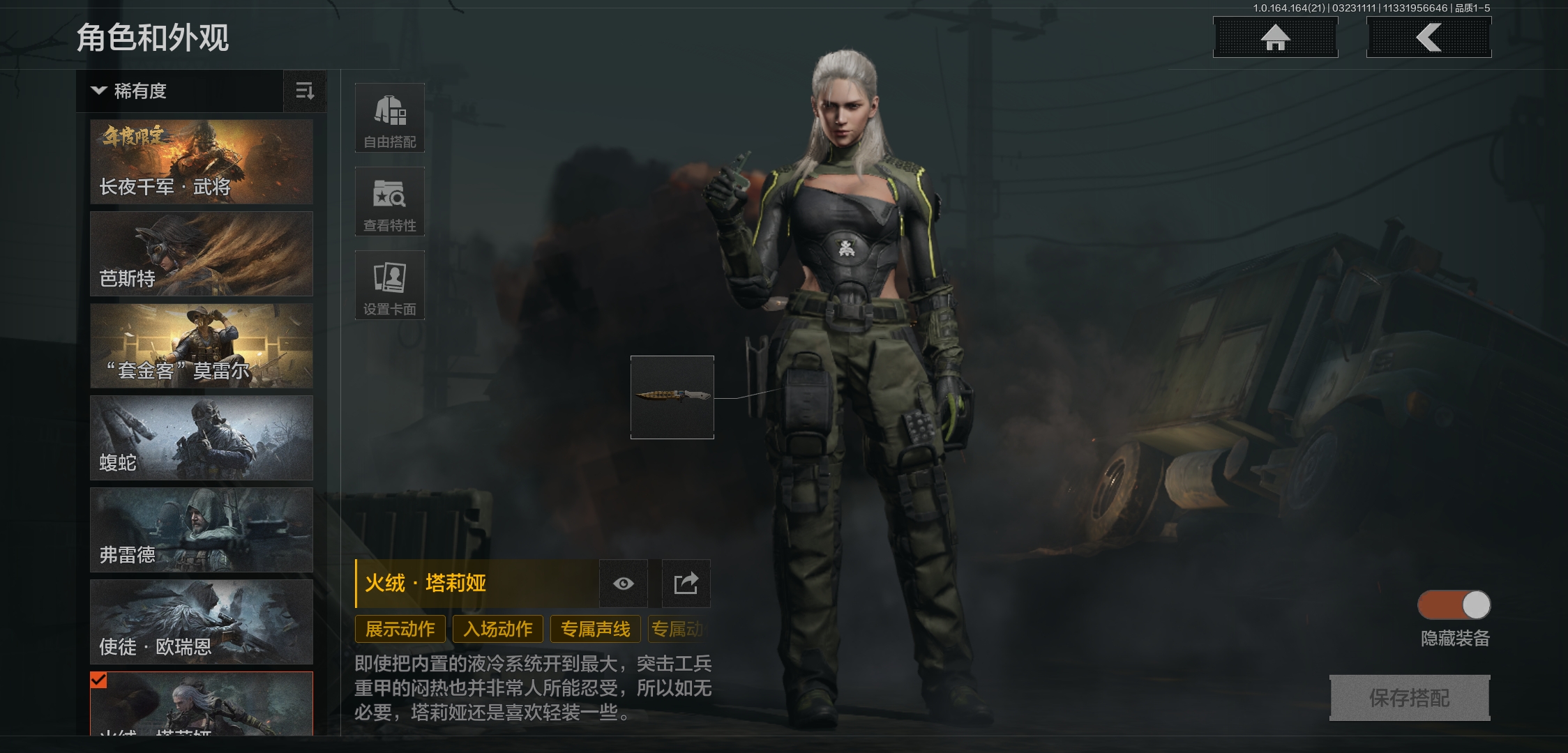Switch to the 展示动作 tab
Viewport: 1568px width, 753px height.
pos(400,628)
